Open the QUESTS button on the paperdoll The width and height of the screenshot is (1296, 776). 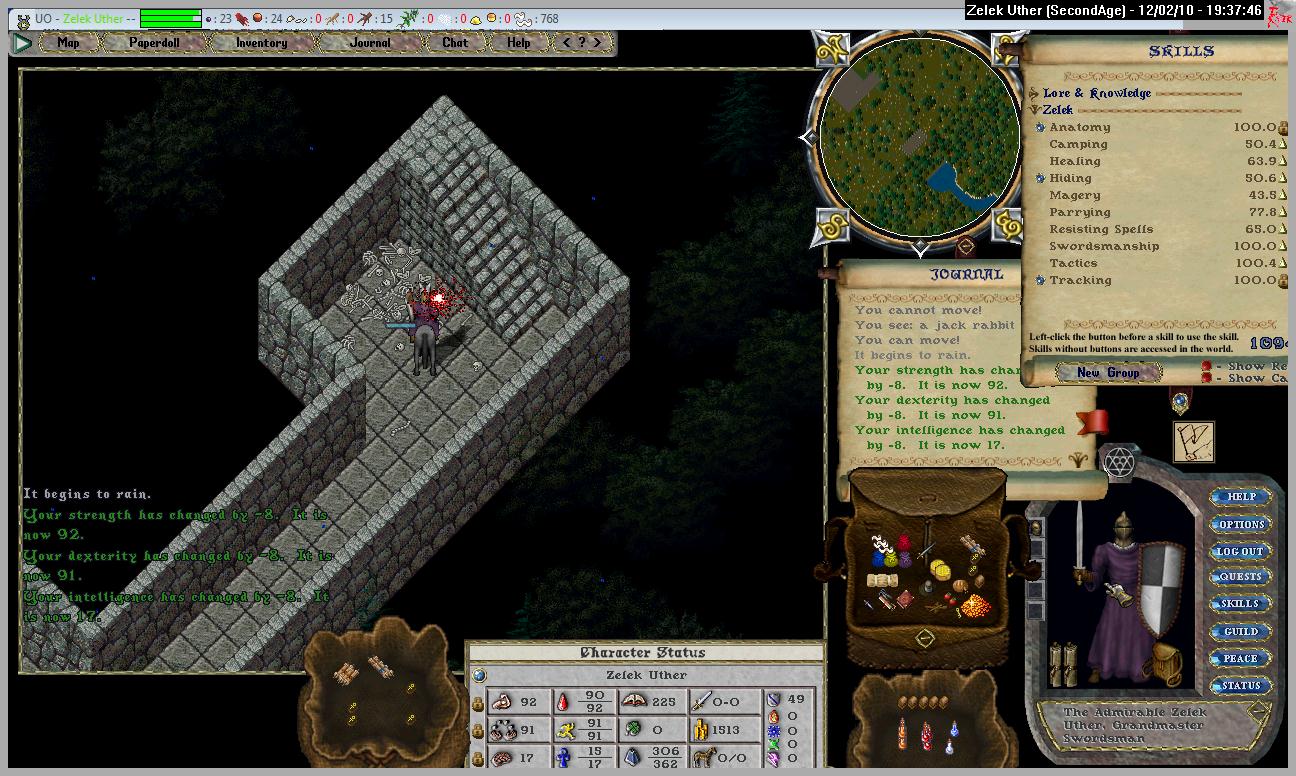[x=1241, y=577]
